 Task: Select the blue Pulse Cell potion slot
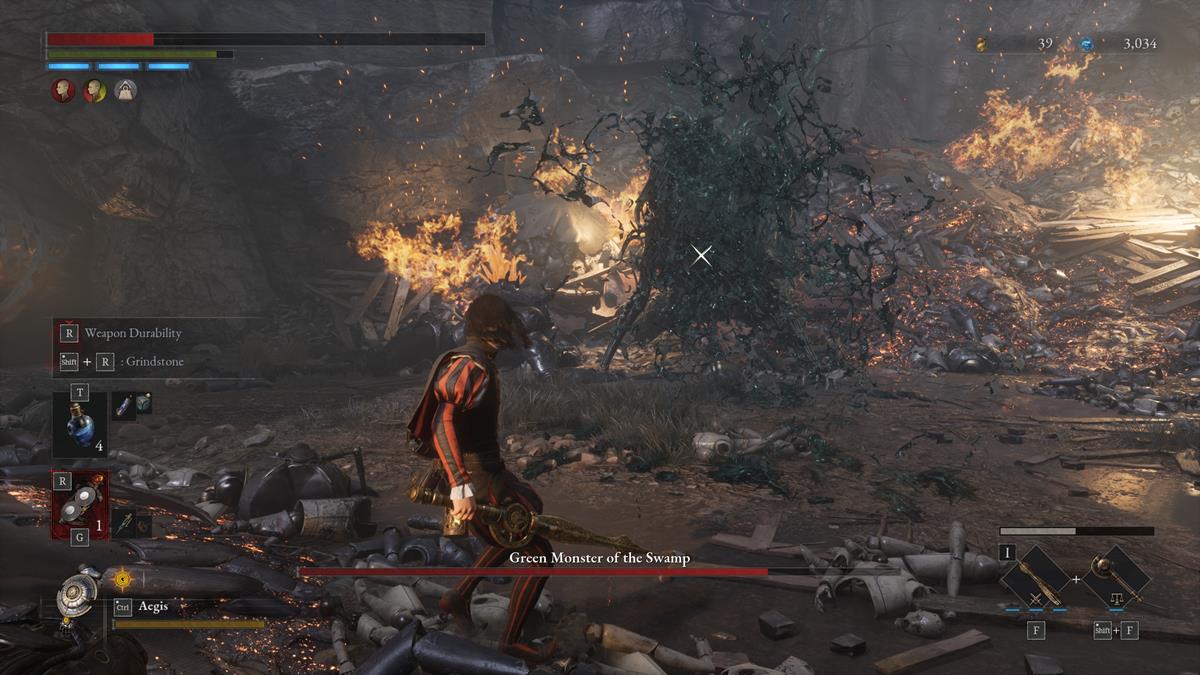tap(79, 423)
